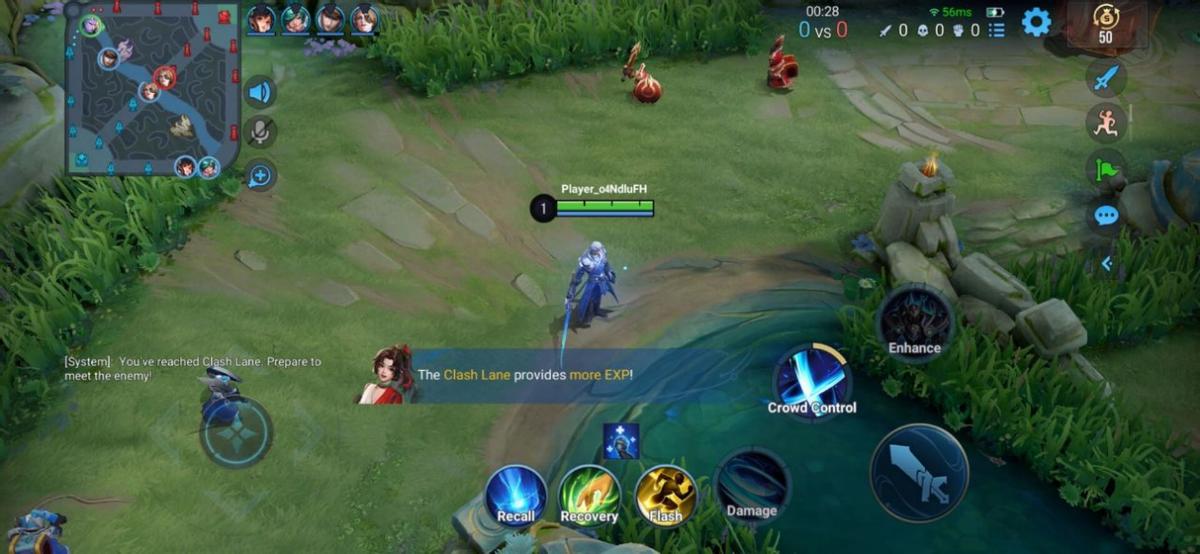
Task: Activate Recall to return to base
Action: (x=516, y=495)
